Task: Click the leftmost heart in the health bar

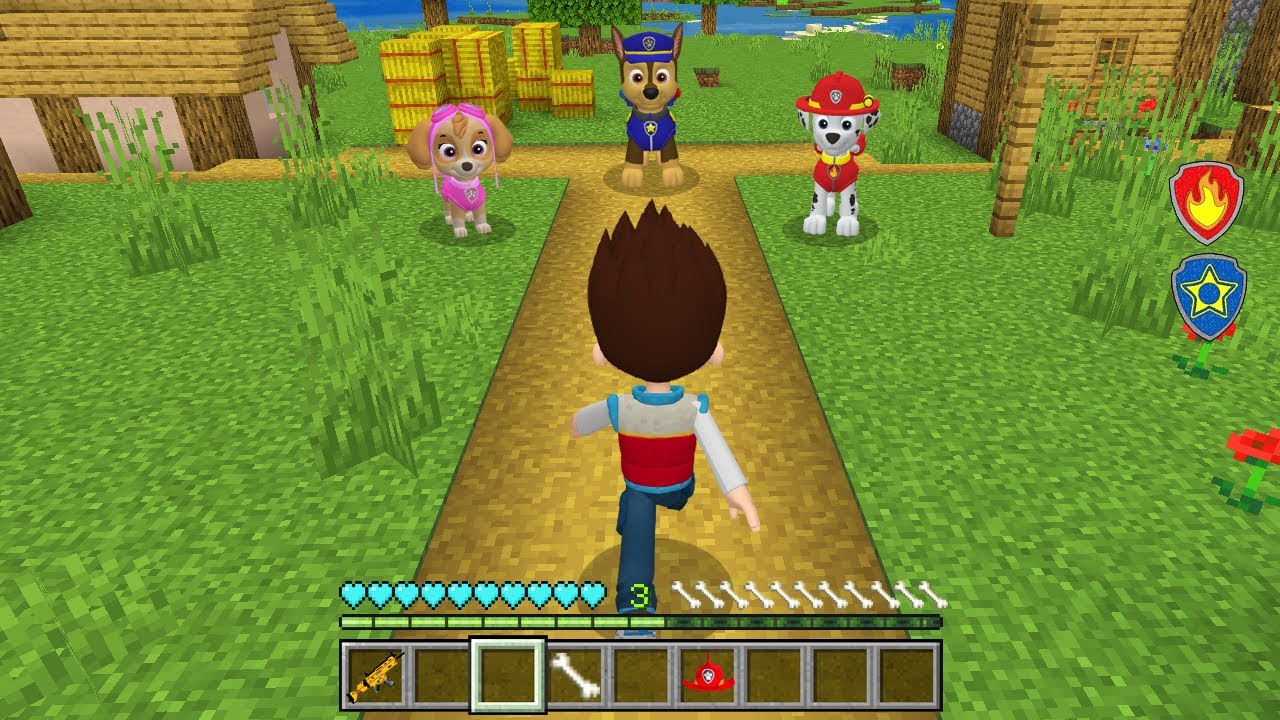Action: coord(351,593)
